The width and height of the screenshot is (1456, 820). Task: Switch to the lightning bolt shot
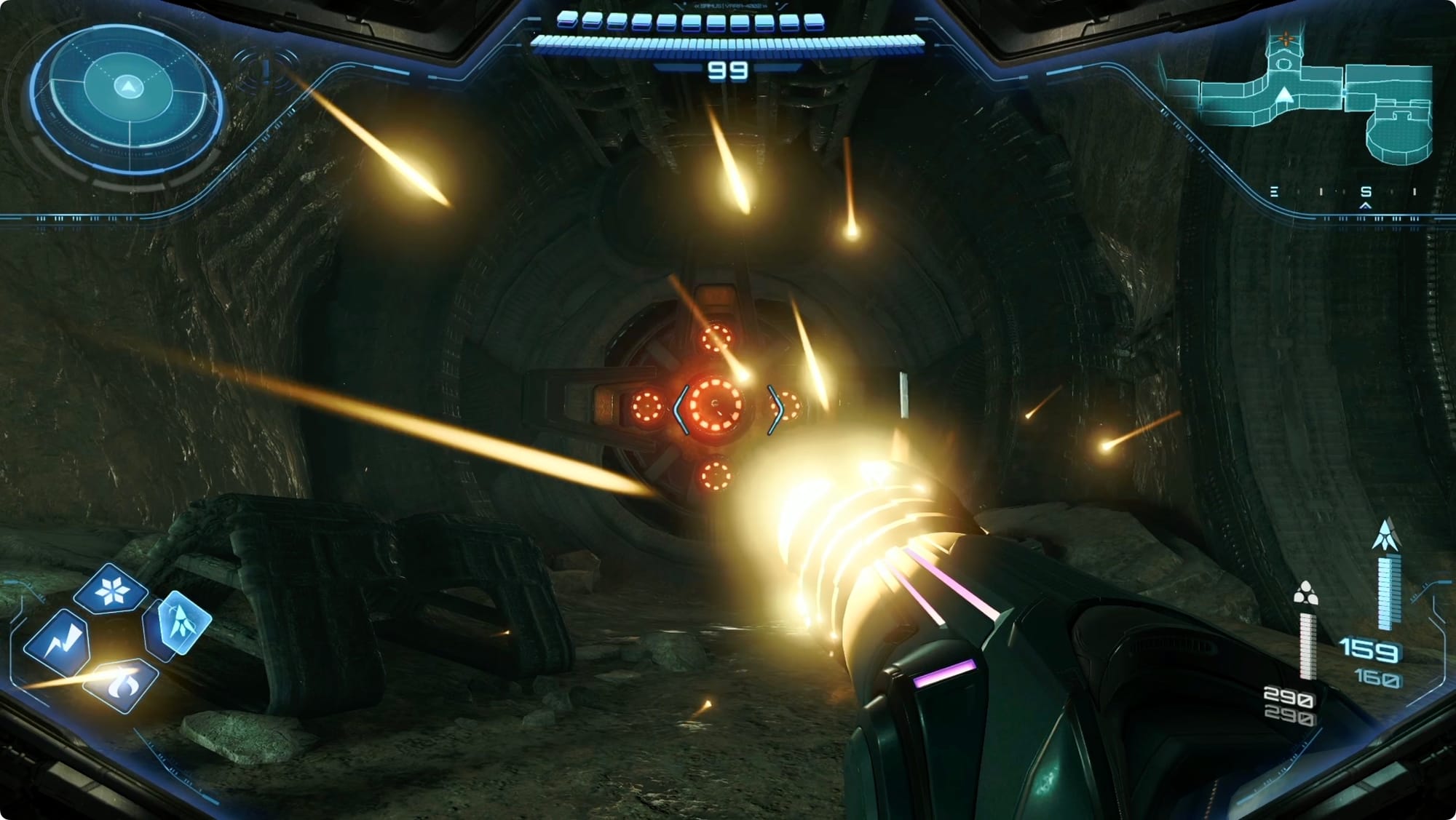pyautogui.click(x=58, y=642)
